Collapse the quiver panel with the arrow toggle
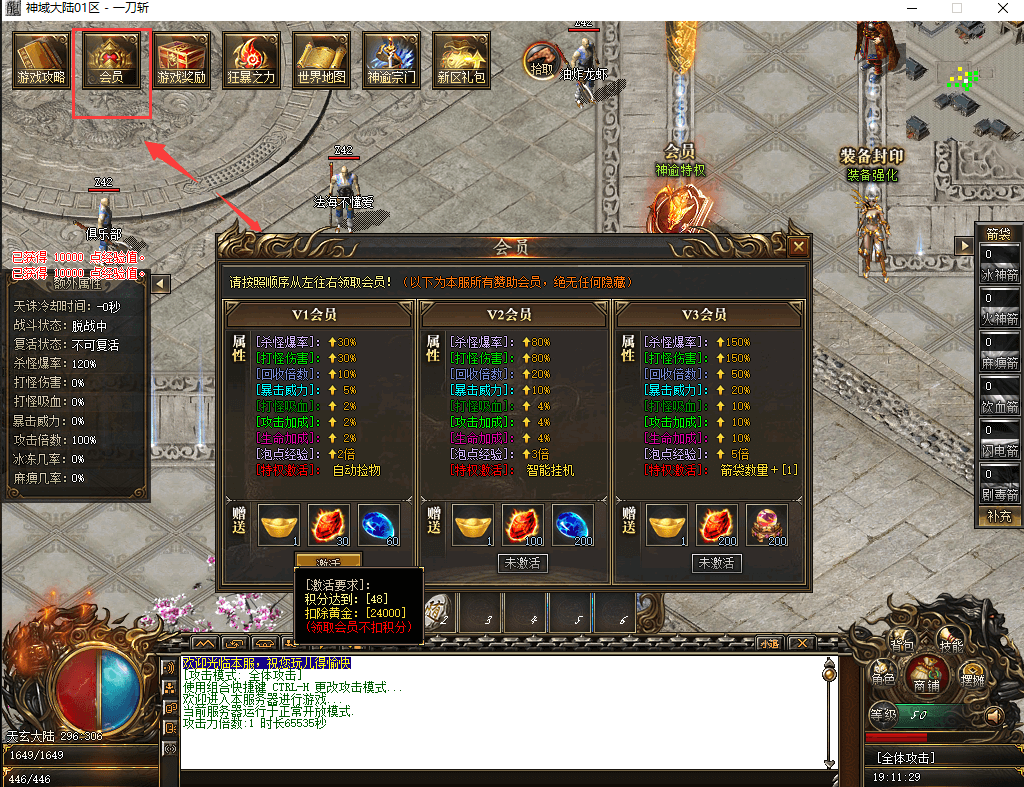The image size is (1024, 787). 965,245
